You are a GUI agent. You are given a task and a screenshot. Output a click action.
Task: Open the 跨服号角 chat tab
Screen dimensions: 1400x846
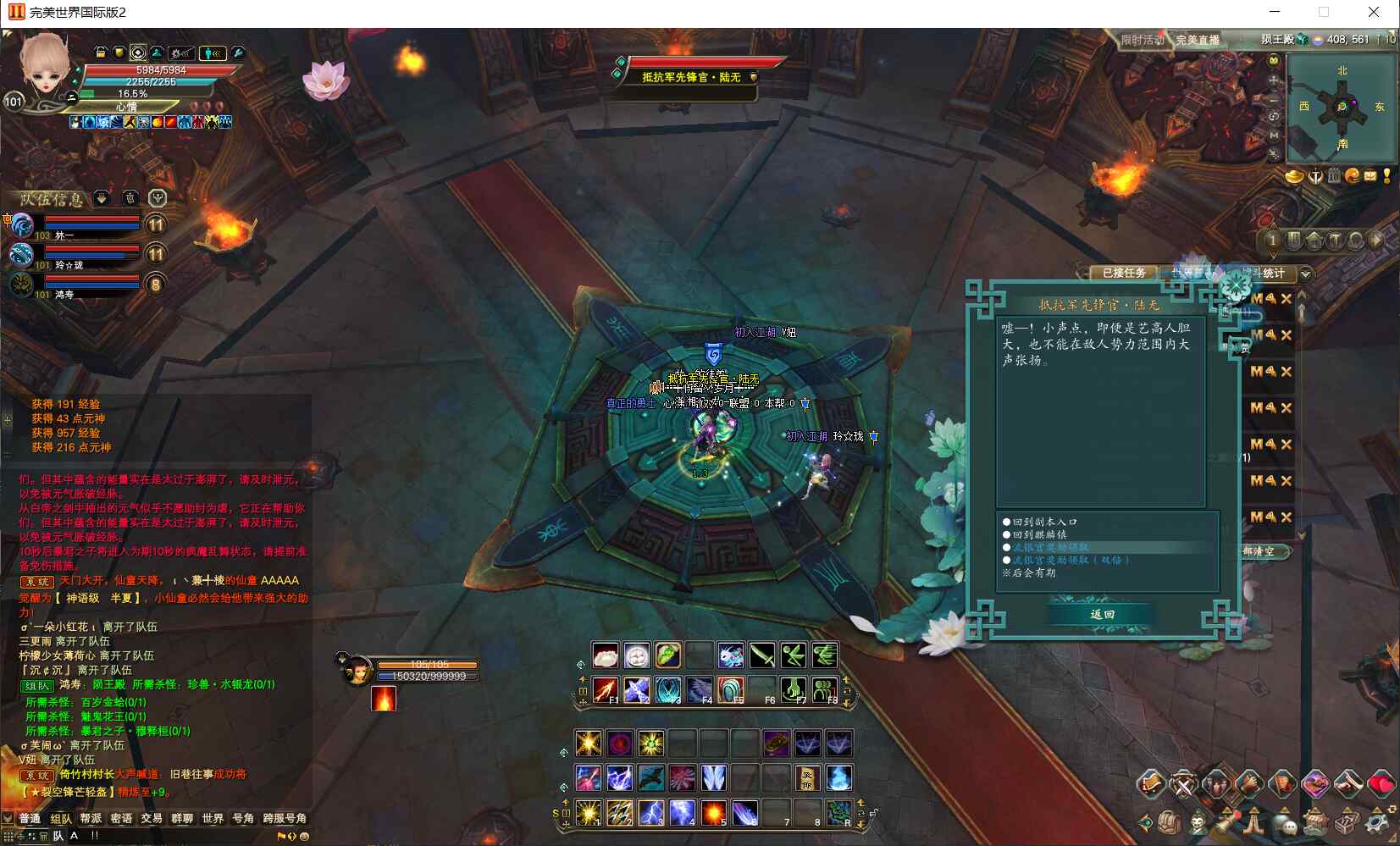click(x=285, y=818)
